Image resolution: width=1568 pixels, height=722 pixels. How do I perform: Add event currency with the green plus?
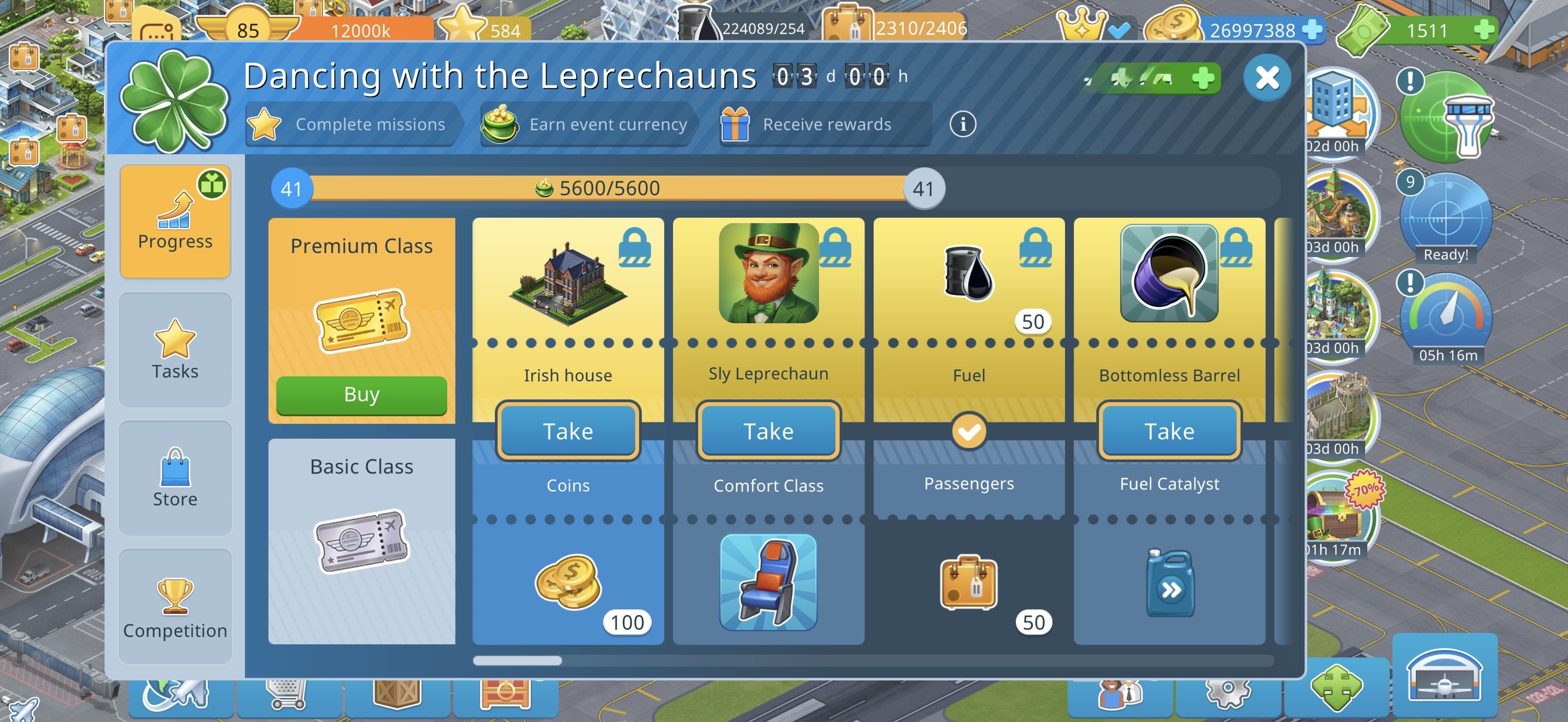click(1203, 79)
